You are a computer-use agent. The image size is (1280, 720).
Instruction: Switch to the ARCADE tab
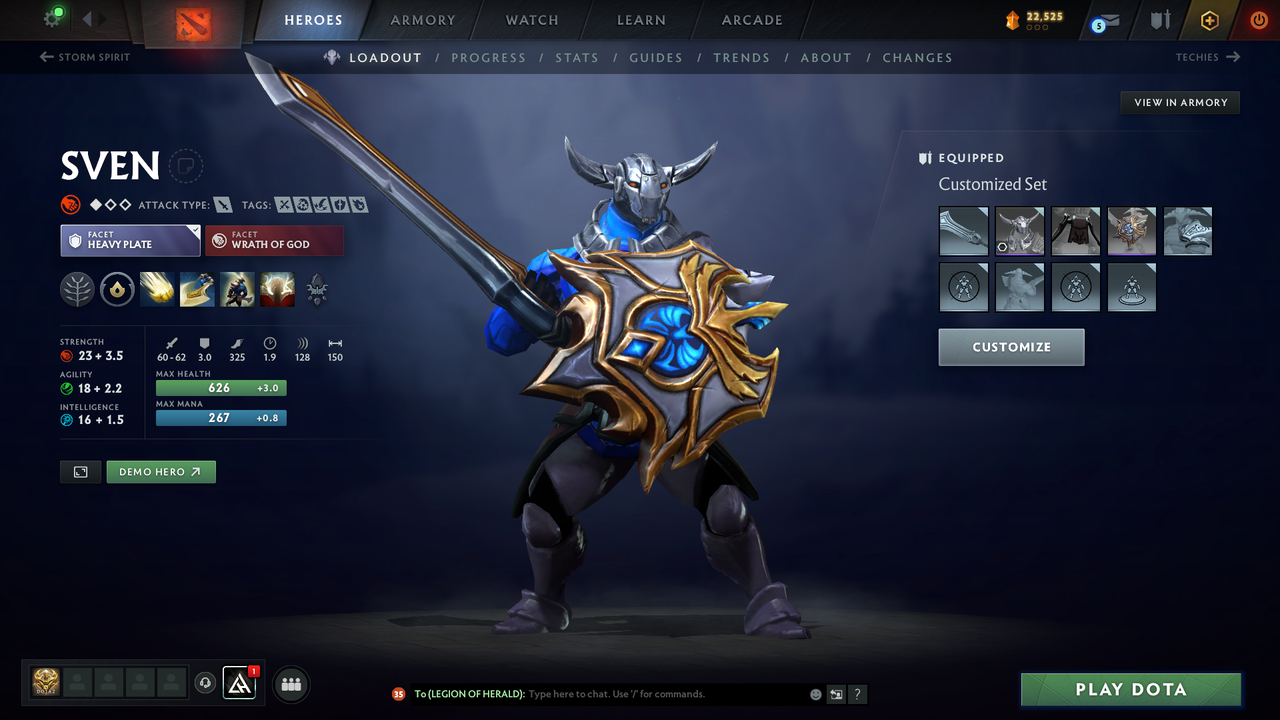(751, 20)
